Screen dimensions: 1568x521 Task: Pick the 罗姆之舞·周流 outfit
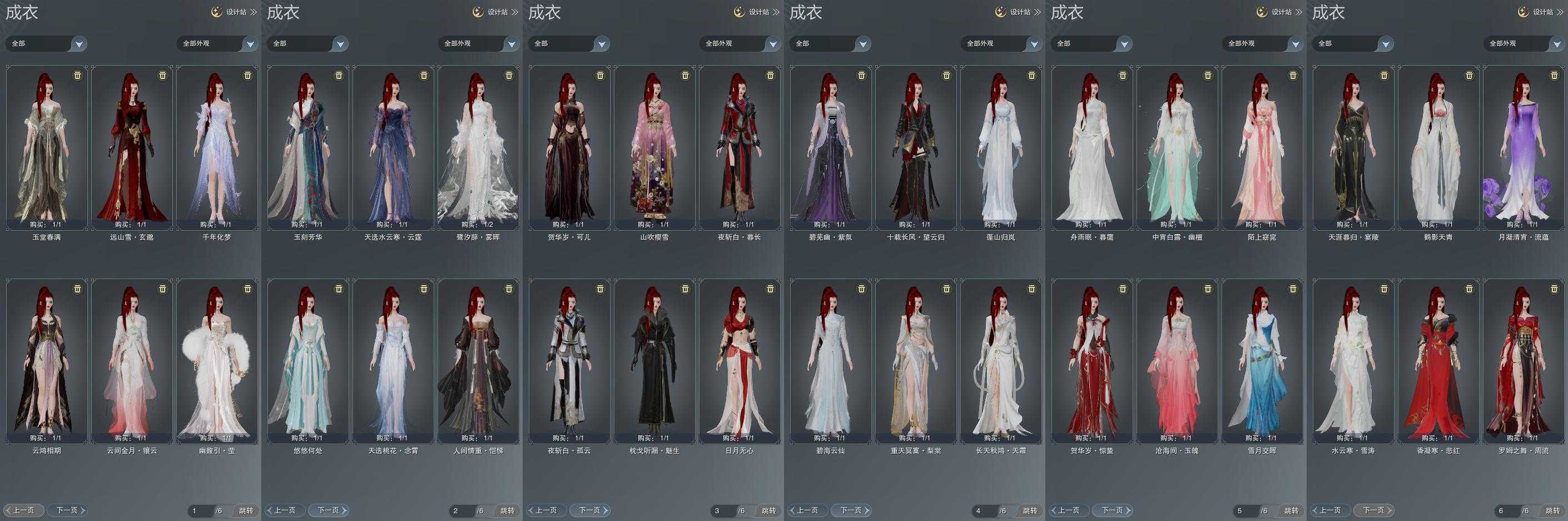(1523, 360)
